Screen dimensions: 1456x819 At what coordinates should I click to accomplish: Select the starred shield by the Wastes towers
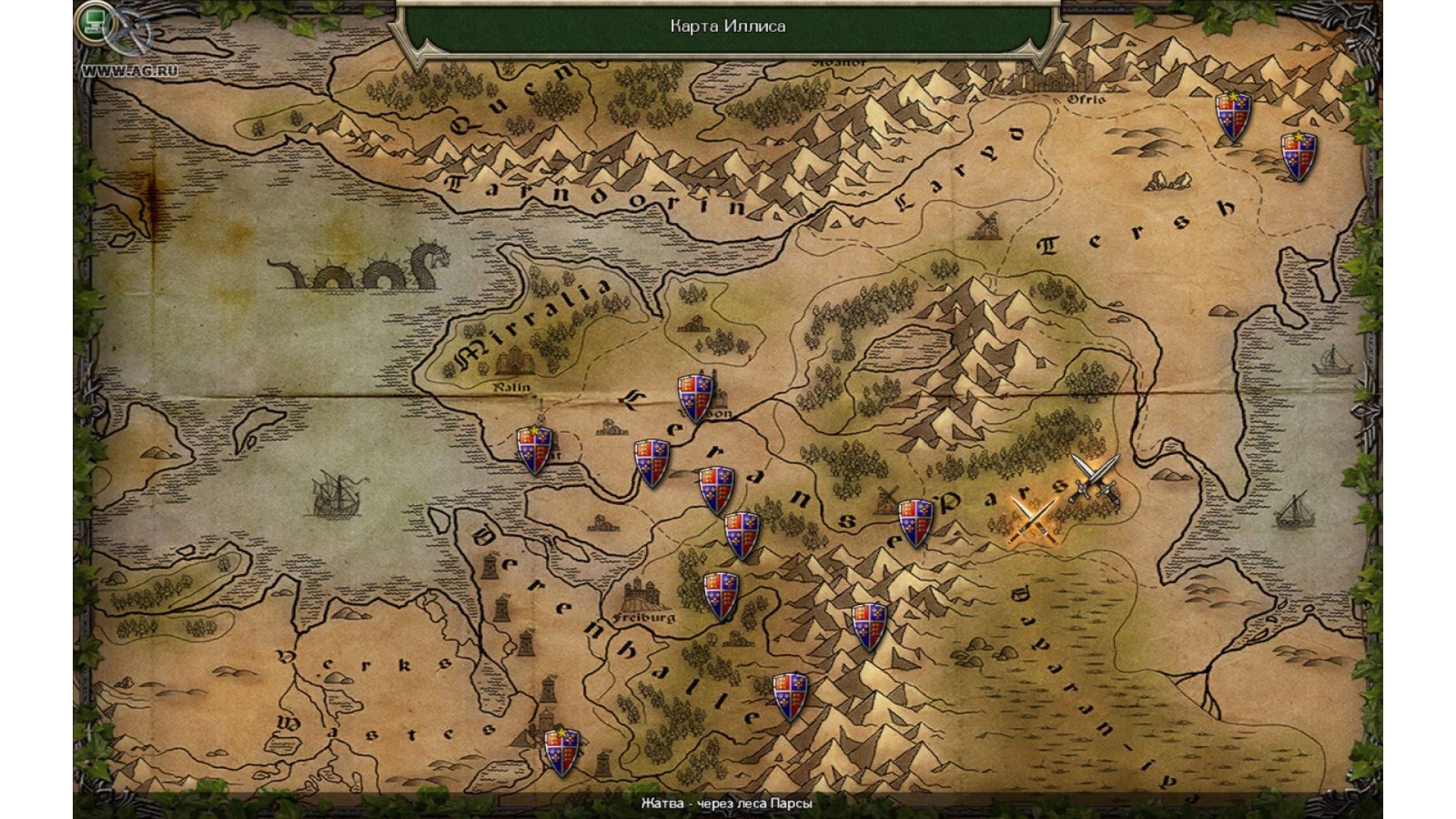point(562,752)
